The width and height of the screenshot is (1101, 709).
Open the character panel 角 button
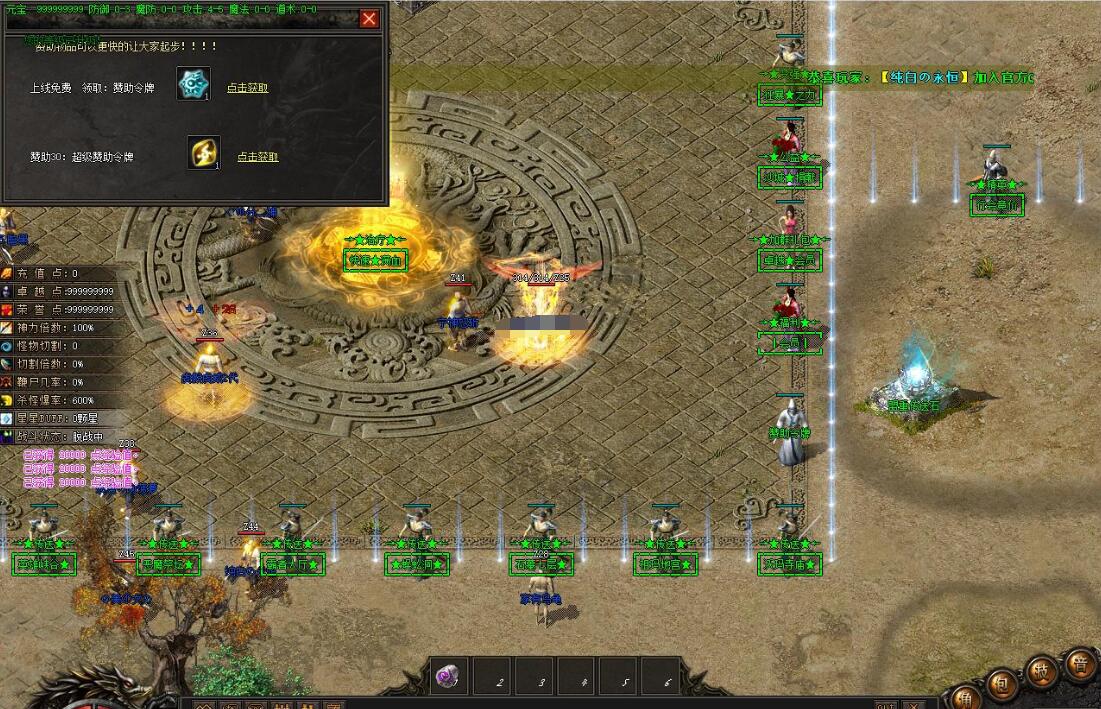[964, 696]
